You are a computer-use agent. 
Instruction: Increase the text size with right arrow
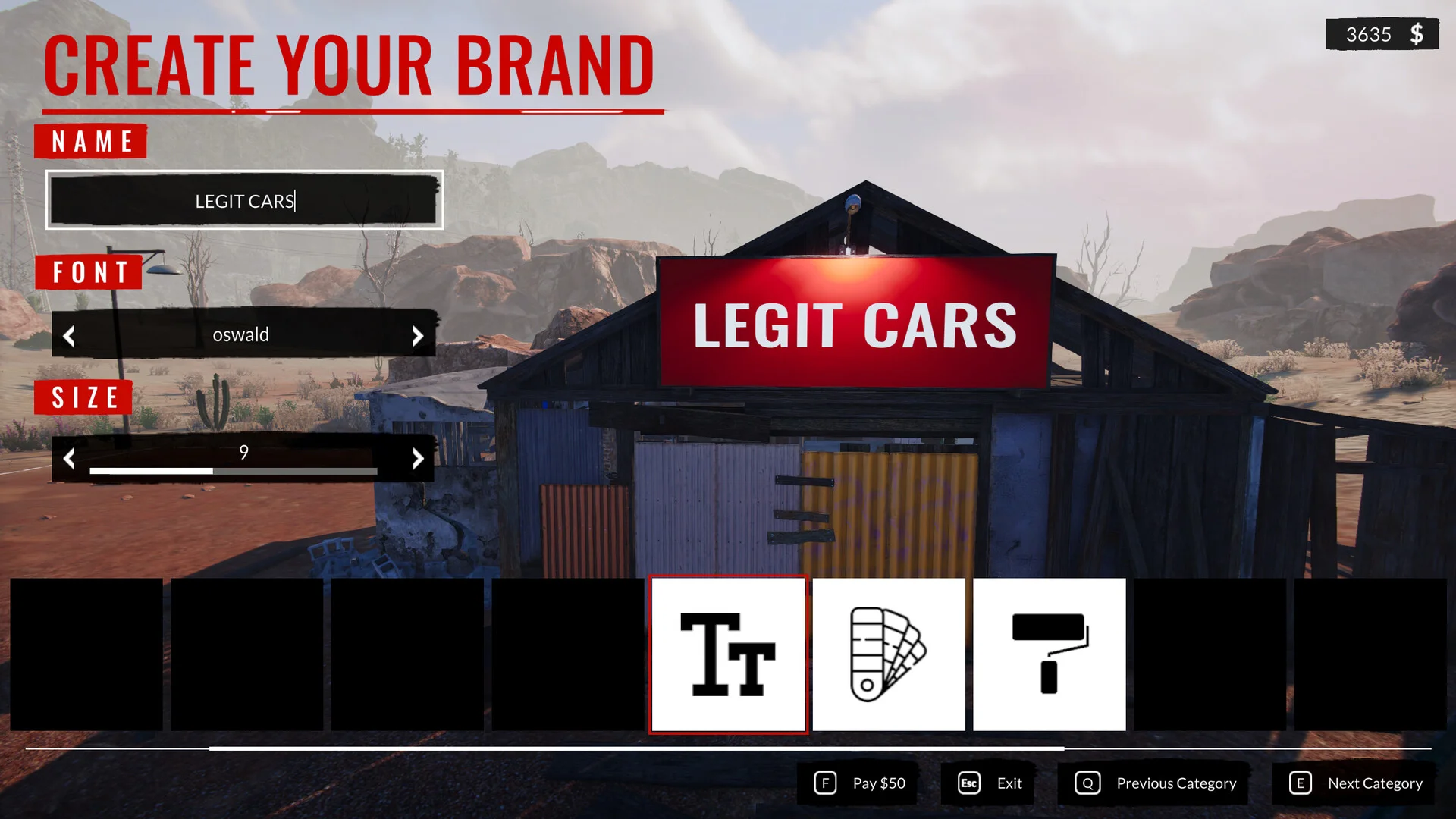click(417, 458)
